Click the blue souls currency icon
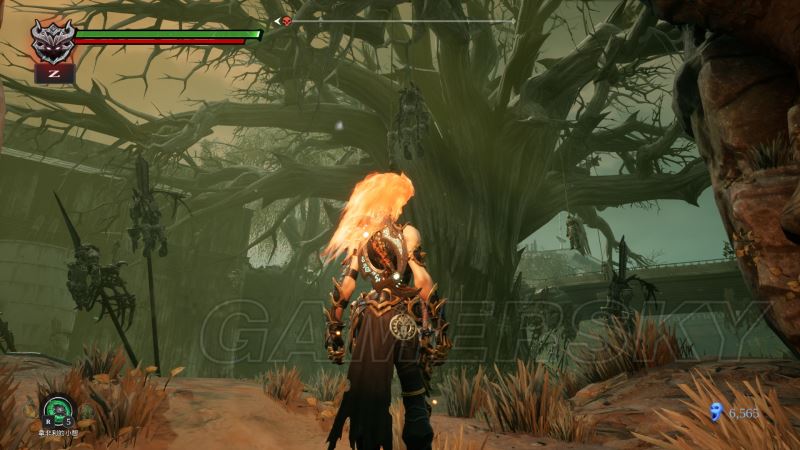The height and width of the screenshot is (450, 800). tap(715, 411)
